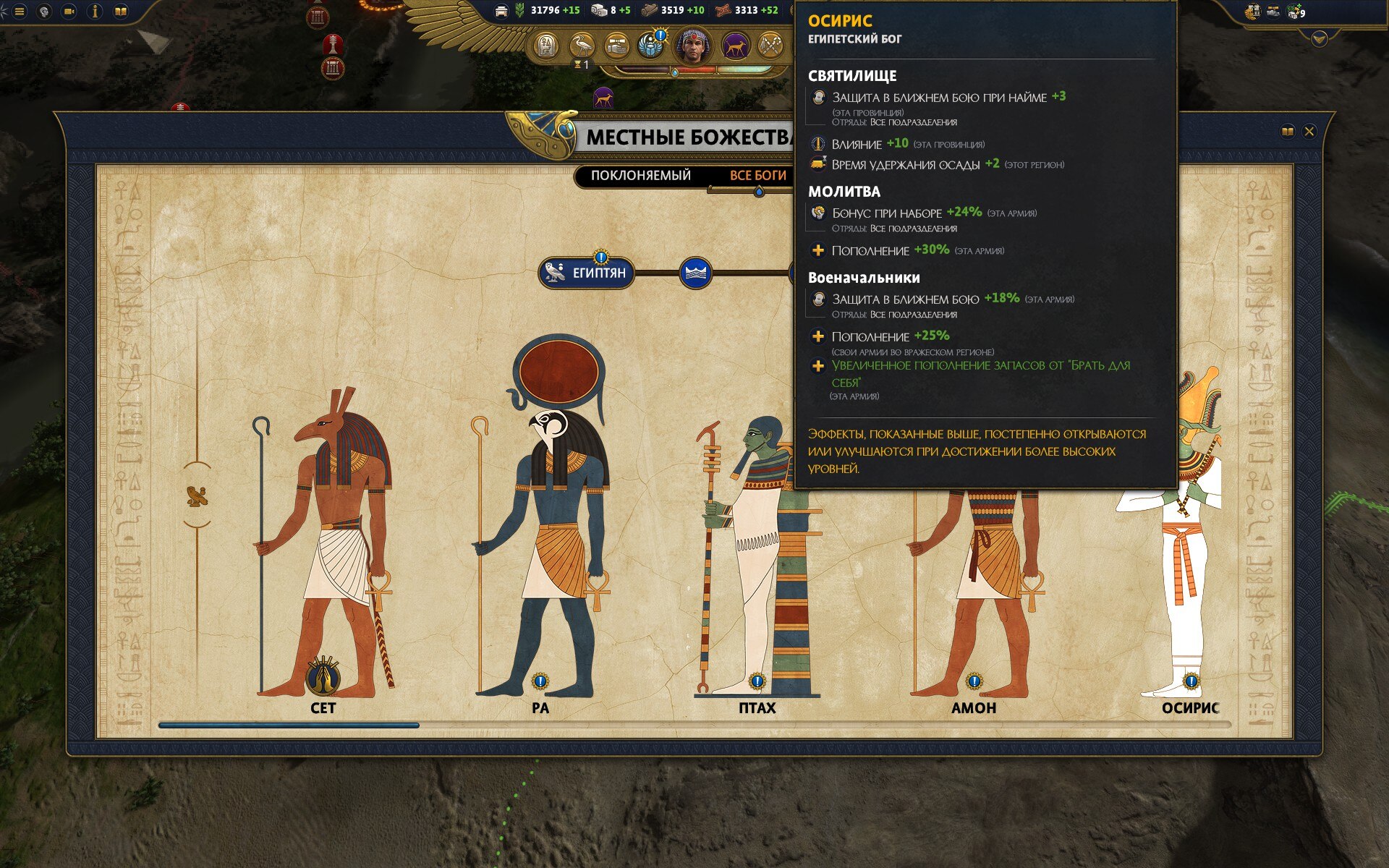The image size is (1389, 868).
Task: Click the praying hands icon under Сет
Action: click(x=323, y=678)
